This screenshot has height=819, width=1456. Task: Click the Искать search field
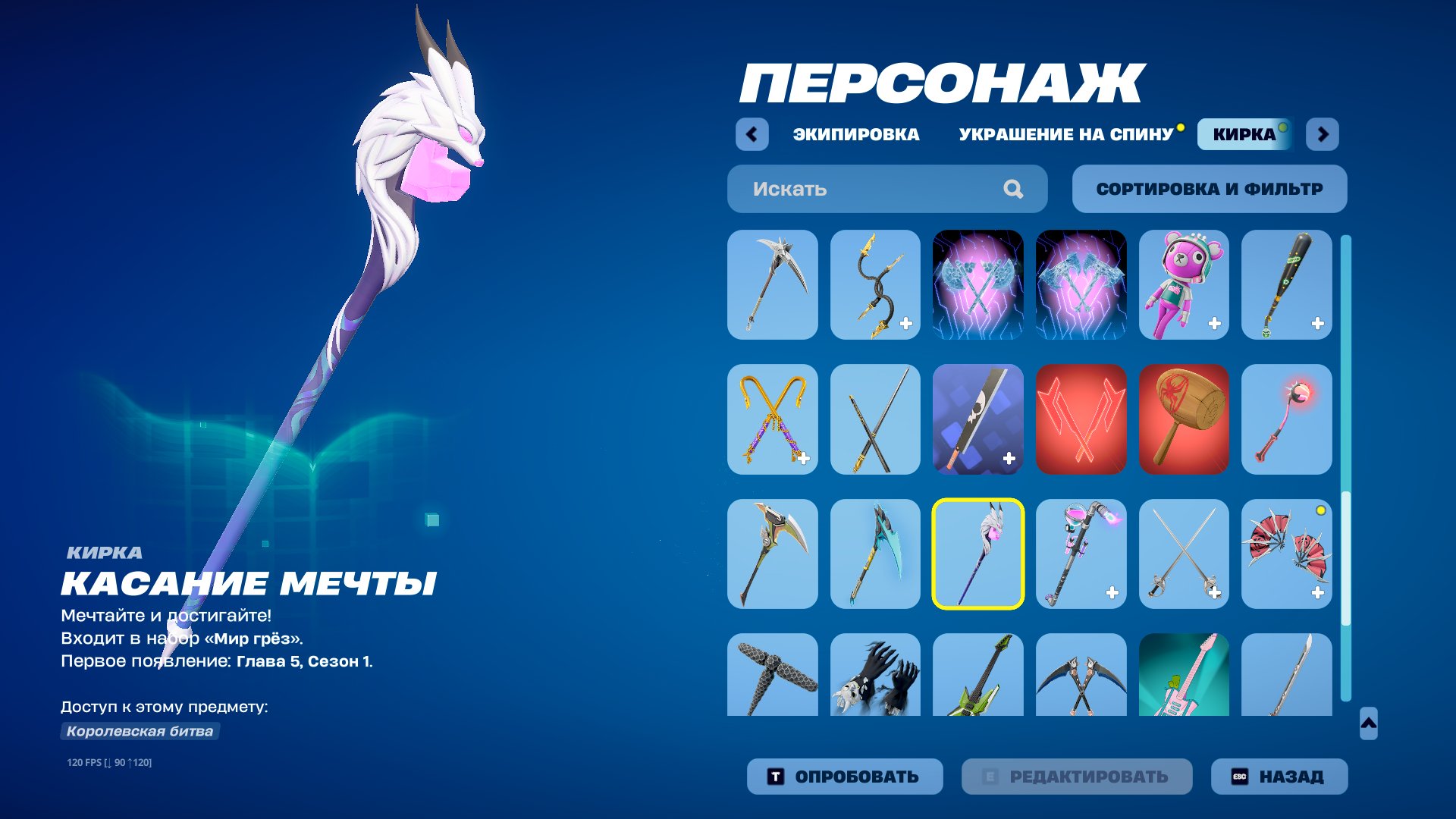[864, 189]
